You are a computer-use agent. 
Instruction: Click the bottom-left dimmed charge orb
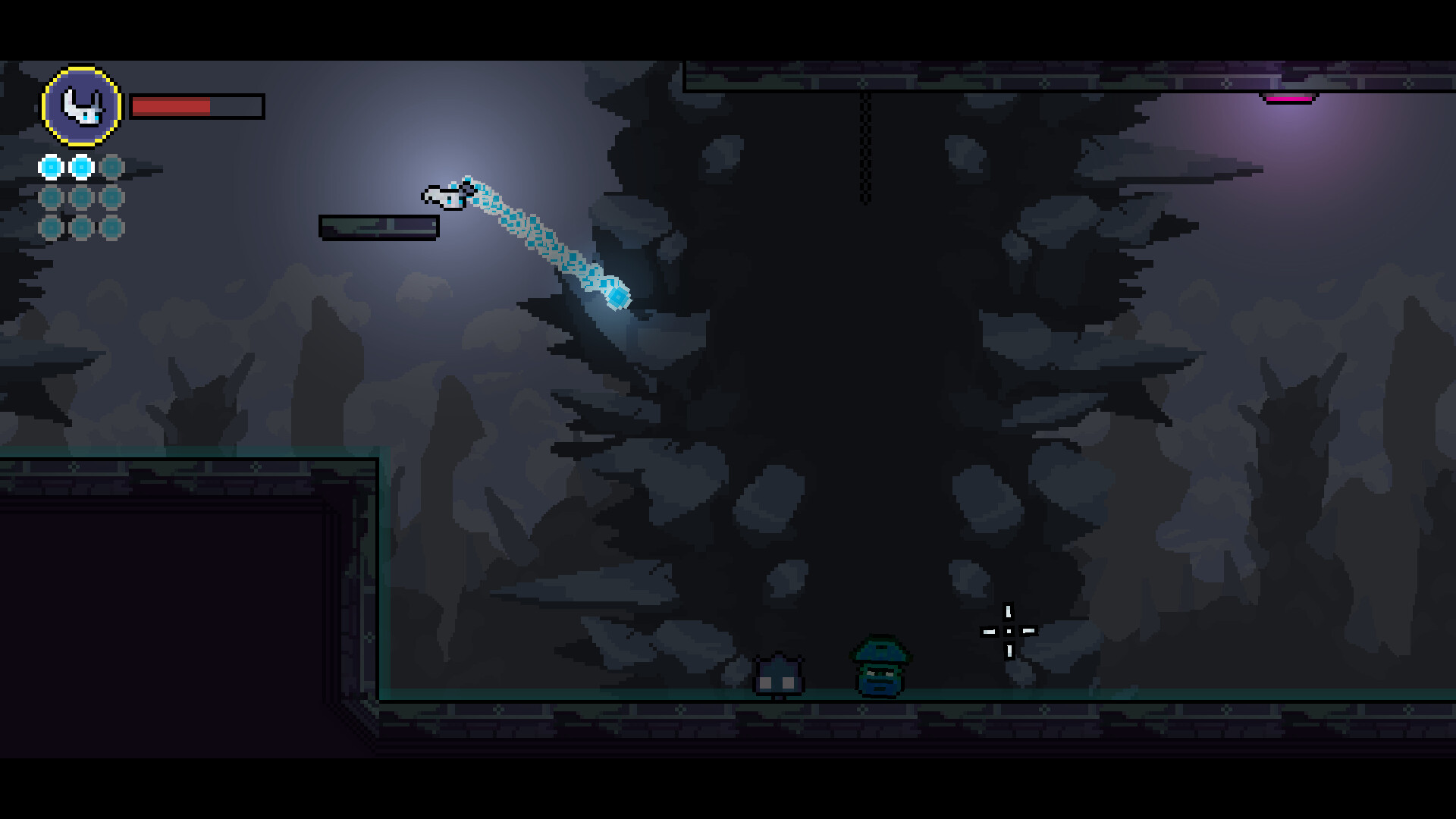[52, 225]
